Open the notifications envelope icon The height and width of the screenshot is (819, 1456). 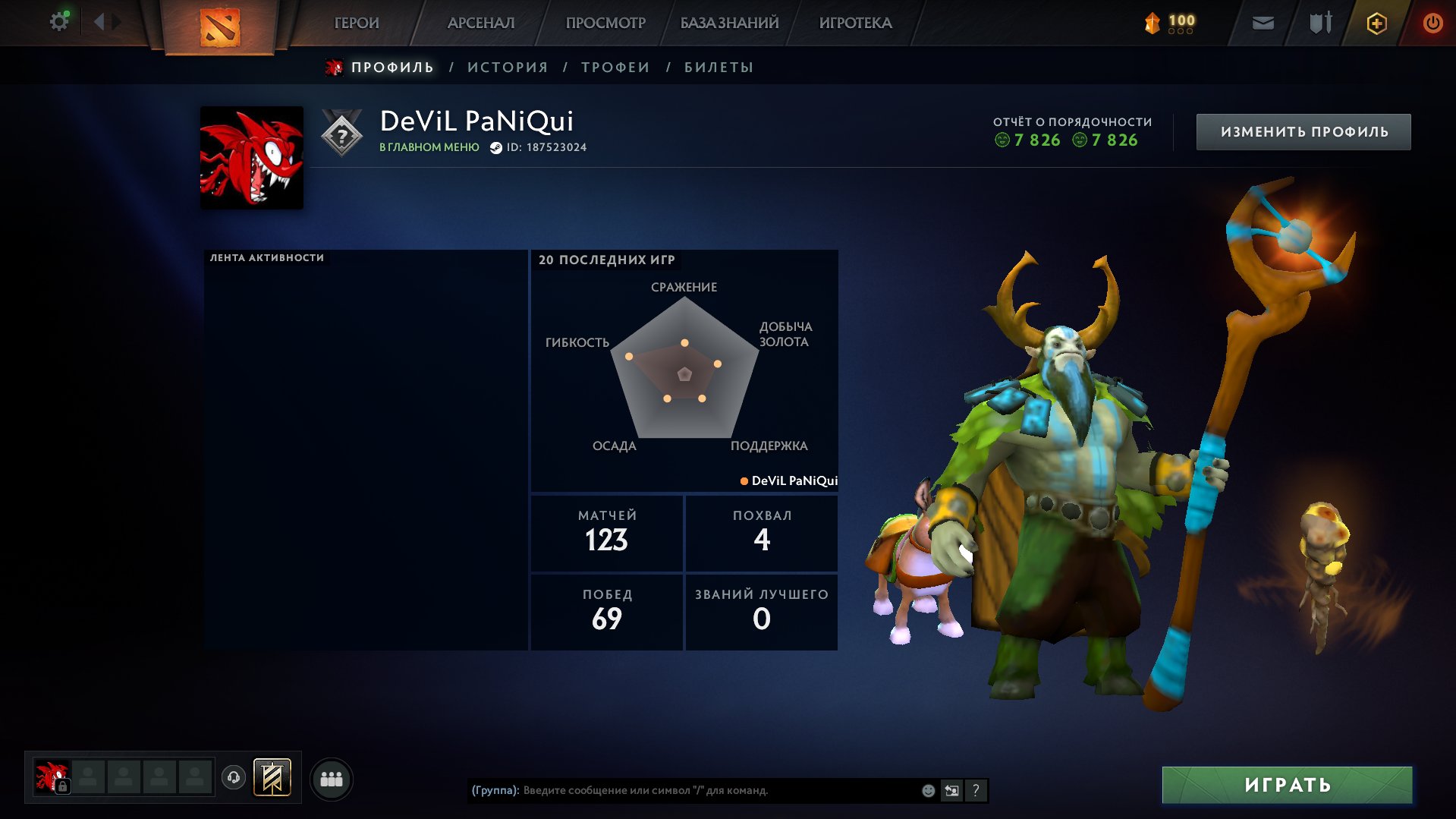tap(1264, 23)
